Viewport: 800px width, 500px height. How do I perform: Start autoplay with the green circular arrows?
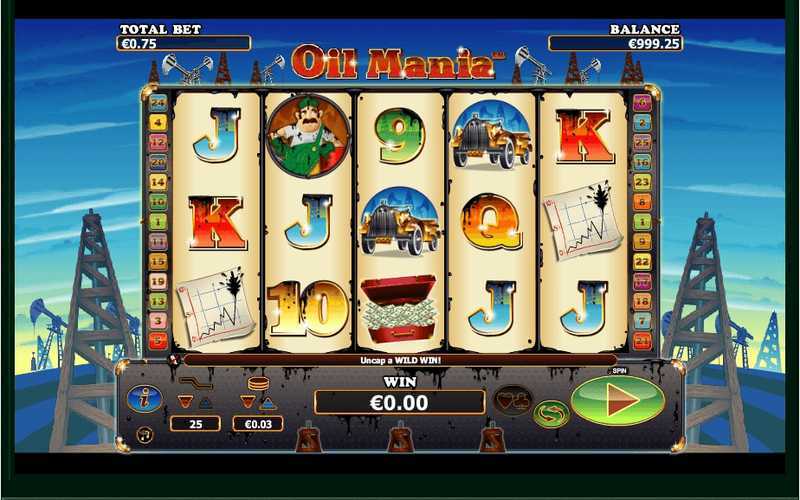coord(550,414)
